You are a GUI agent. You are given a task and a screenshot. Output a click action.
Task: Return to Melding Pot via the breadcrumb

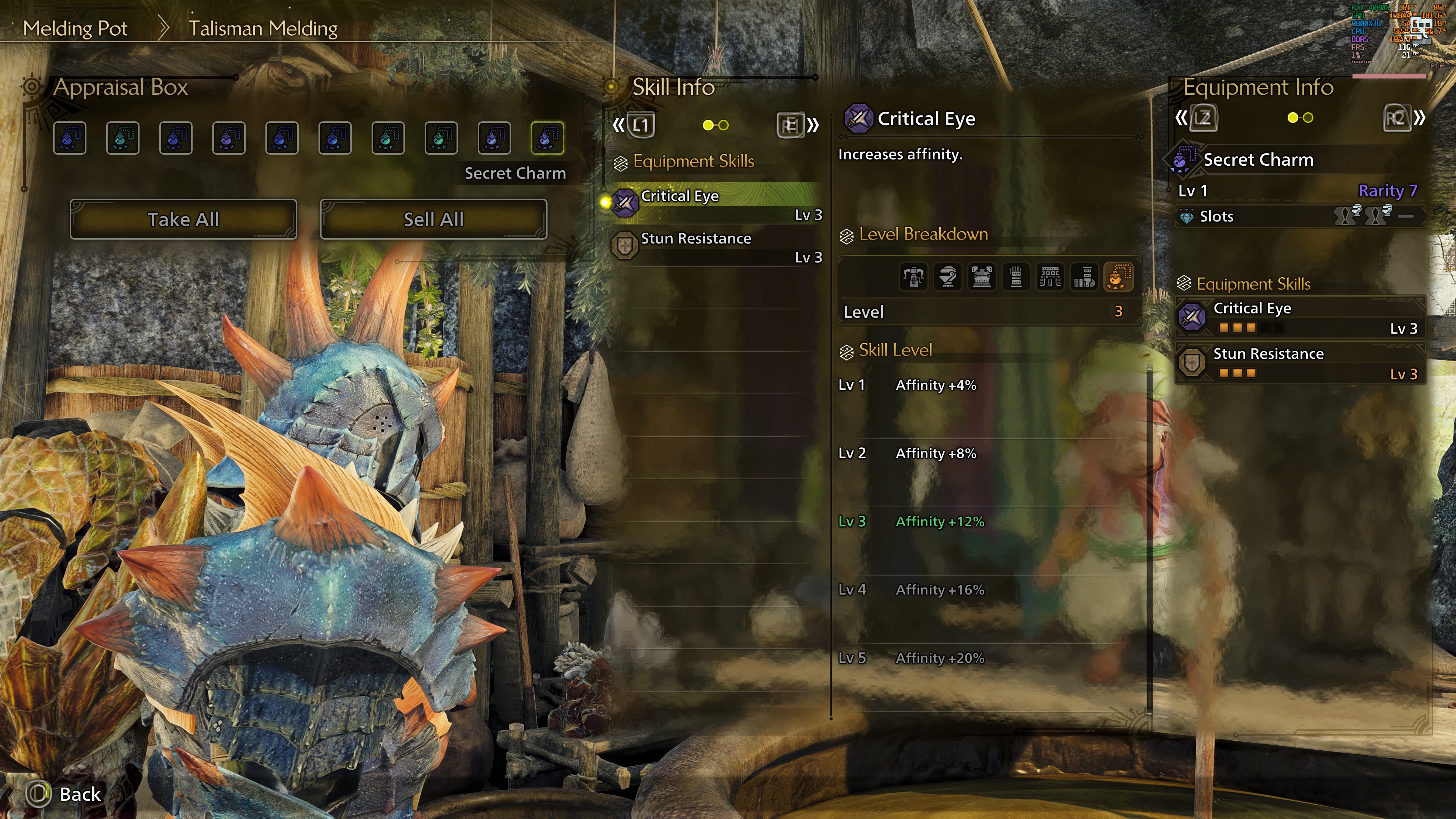(75, 28)
